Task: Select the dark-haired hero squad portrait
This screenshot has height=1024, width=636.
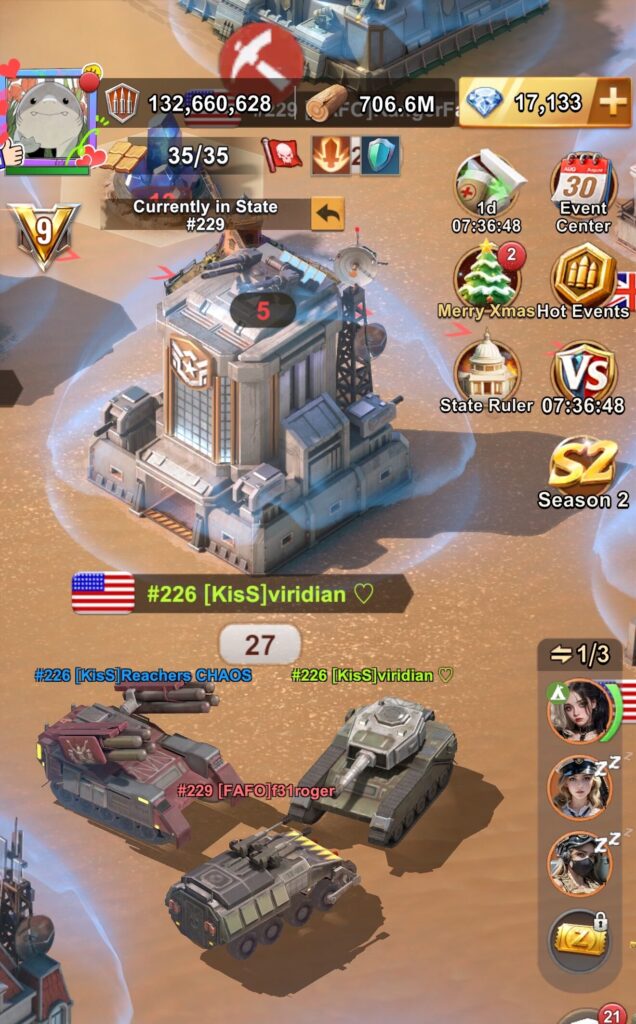Action: pos(579,712)
